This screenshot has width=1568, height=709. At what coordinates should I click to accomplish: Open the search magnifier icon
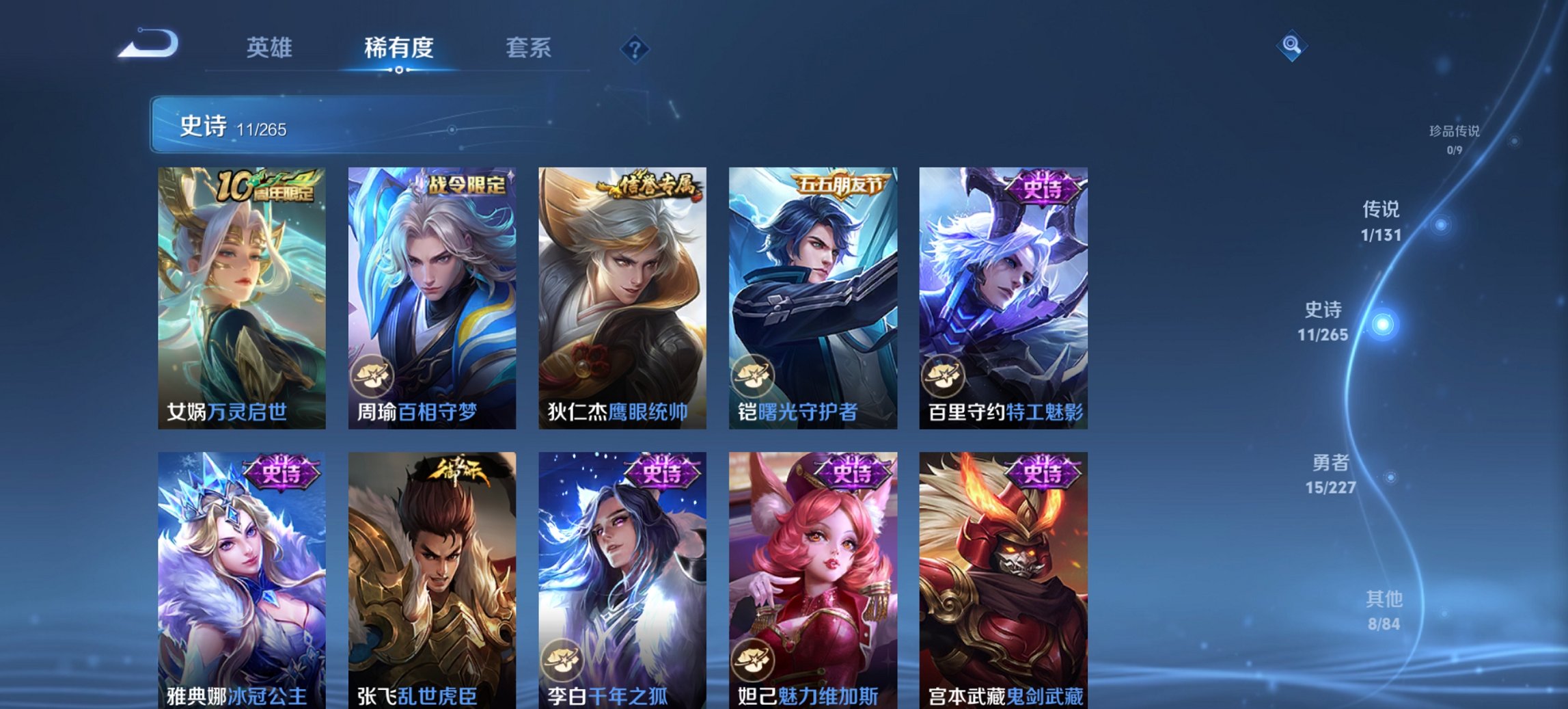point(1291,46)
